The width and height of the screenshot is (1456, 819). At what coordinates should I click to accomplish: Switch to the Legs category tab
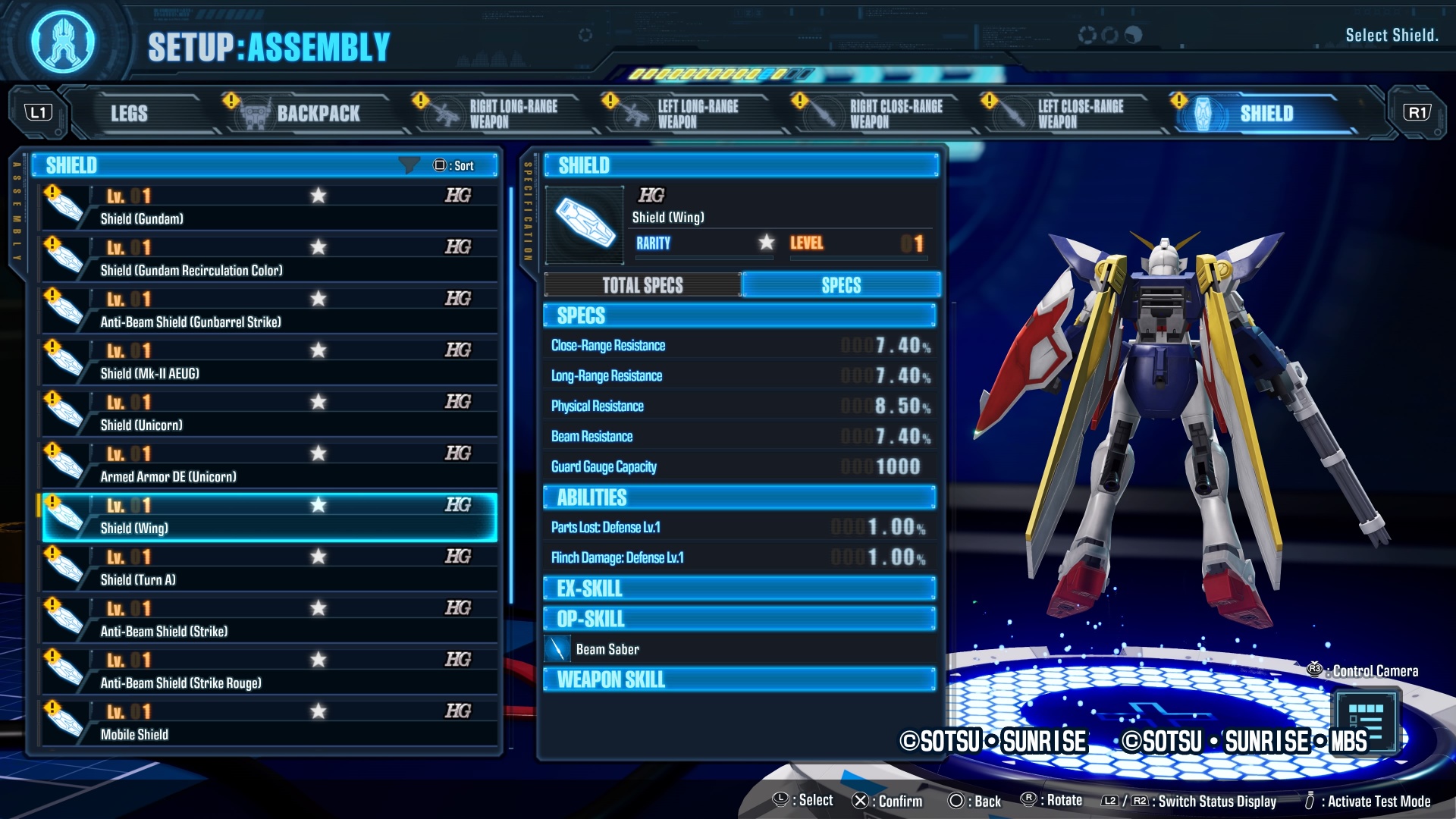click(130, 114)
